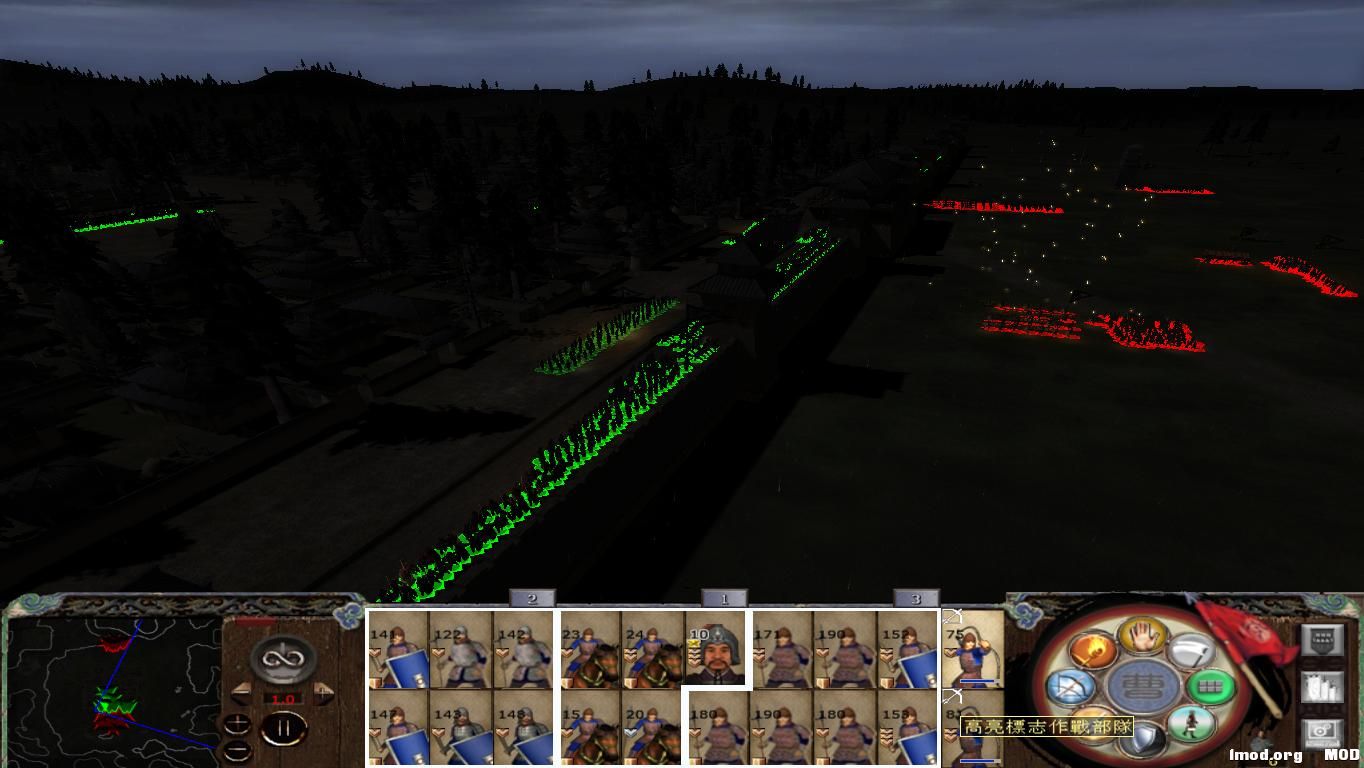Select the general's portrait card numbered 10
Screen dimensions: 1364x768
click(714, 651)
